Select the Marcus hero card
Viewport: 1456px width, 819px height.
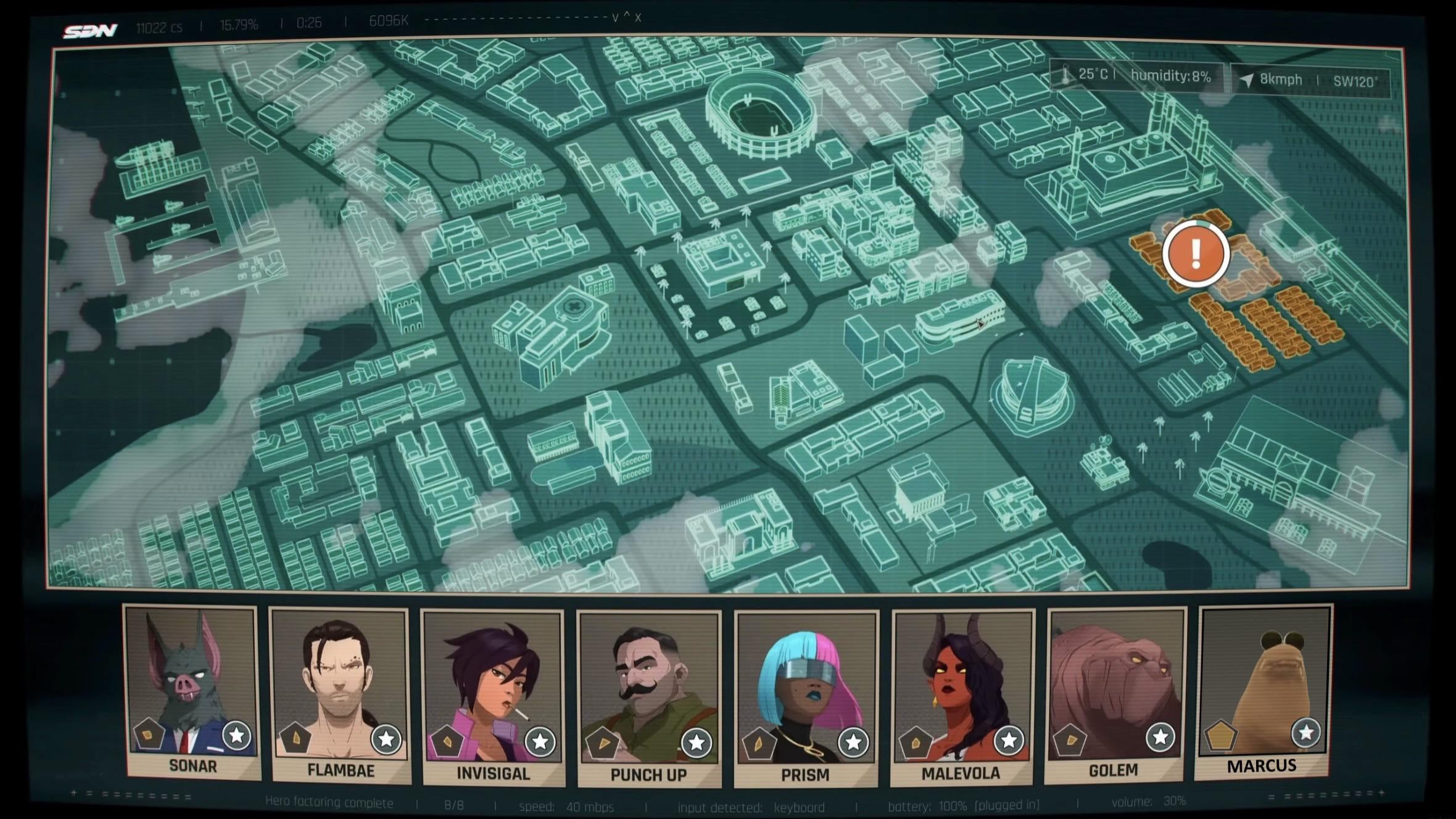(1264, 689)
